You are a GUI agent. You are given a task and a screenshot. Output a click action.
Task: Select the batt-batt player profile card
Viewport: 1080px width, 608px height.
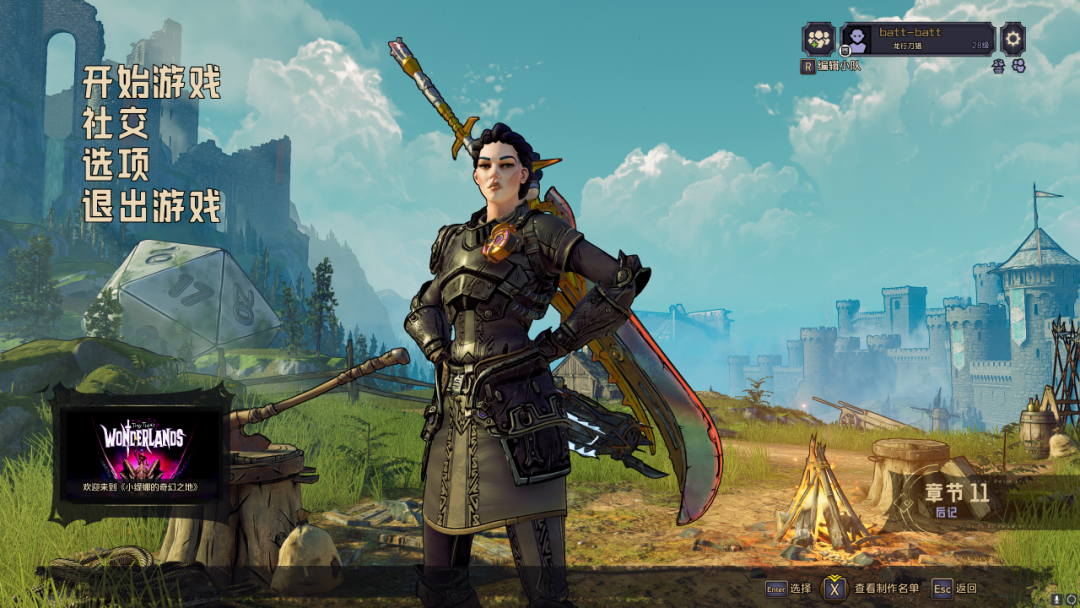pos(917,39)
